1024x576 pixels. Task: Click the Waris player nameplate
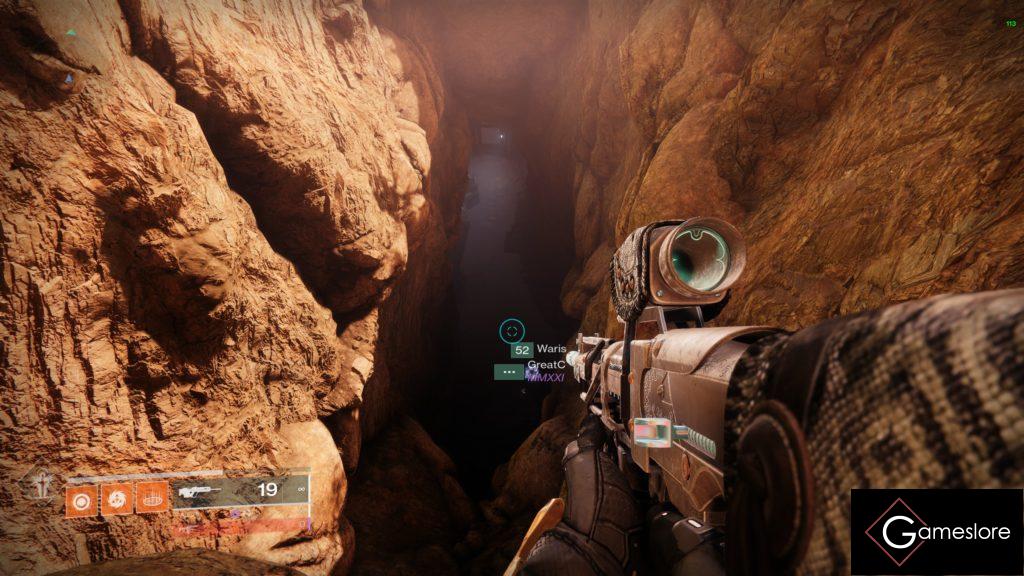coord(551,349)
